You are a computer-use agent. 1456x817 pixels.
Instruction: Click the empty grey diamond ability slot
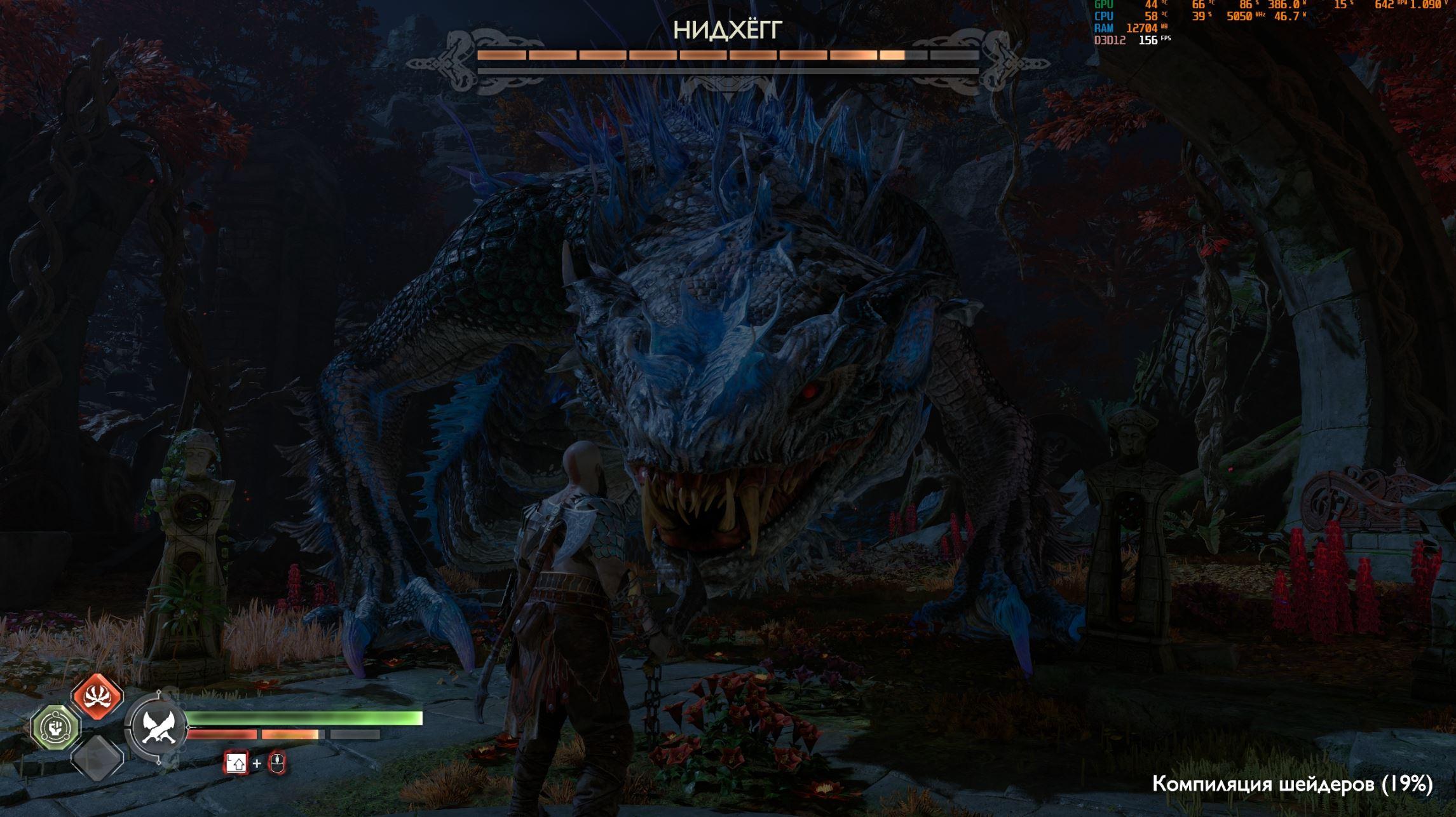click(x=97, y=758)
